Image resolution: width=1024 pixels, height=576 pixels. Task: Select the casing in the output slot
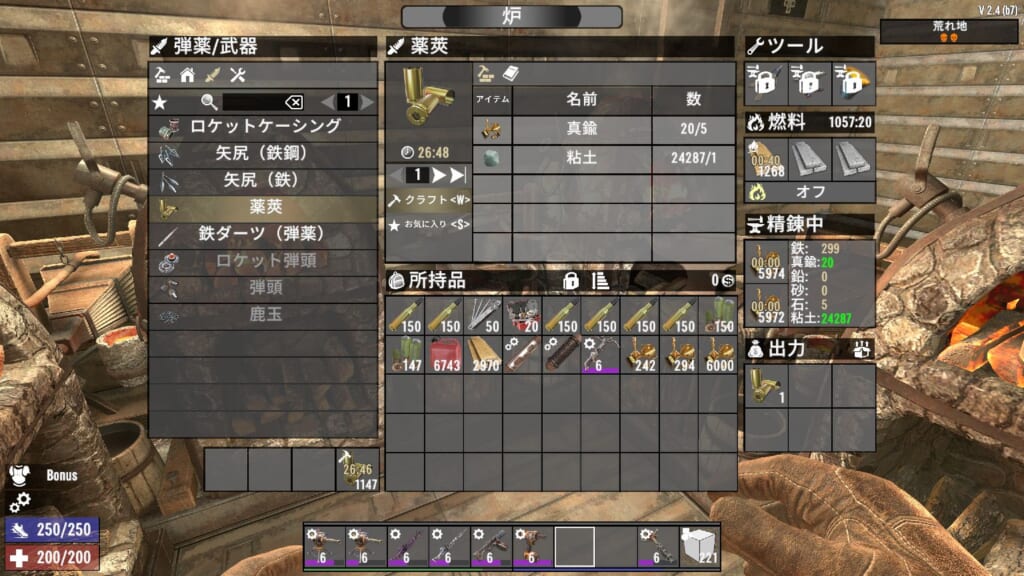coord(764,386)
